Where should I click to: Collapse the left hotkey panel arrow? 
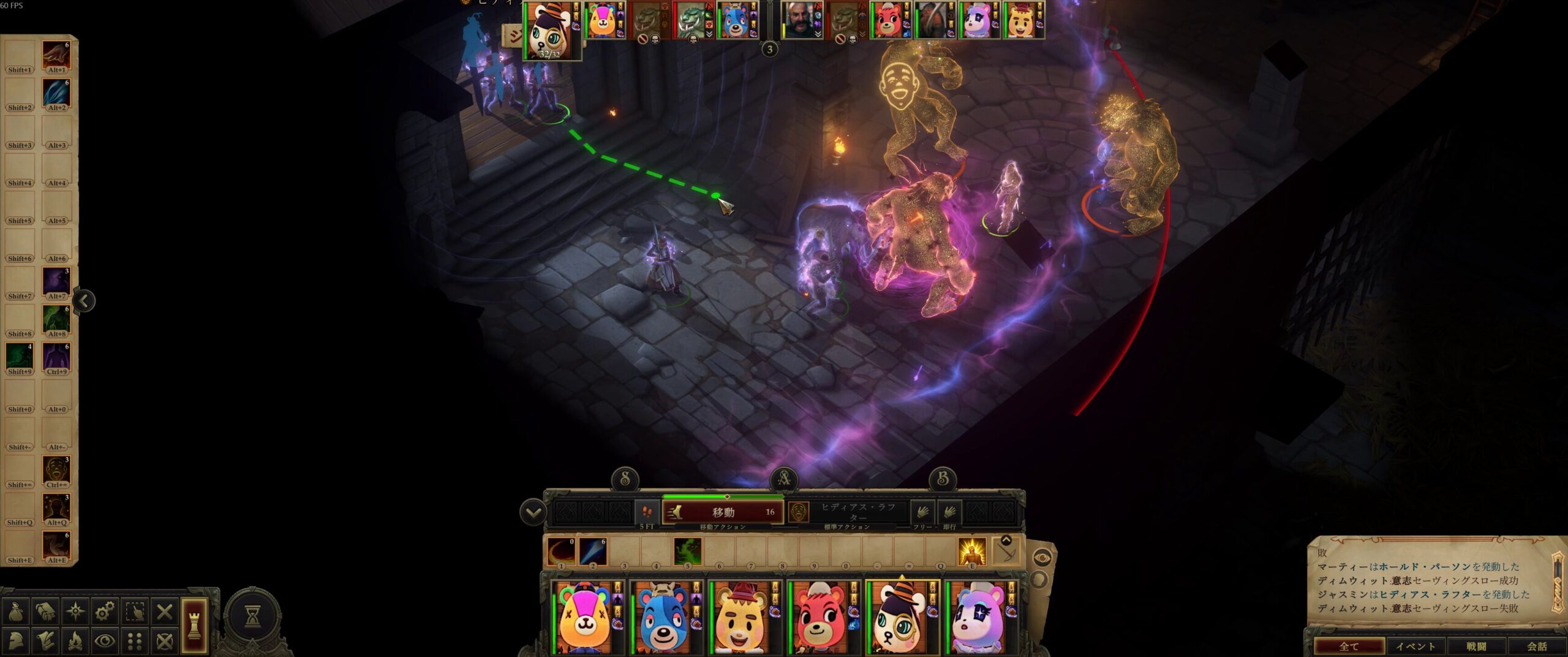[84, 300]
